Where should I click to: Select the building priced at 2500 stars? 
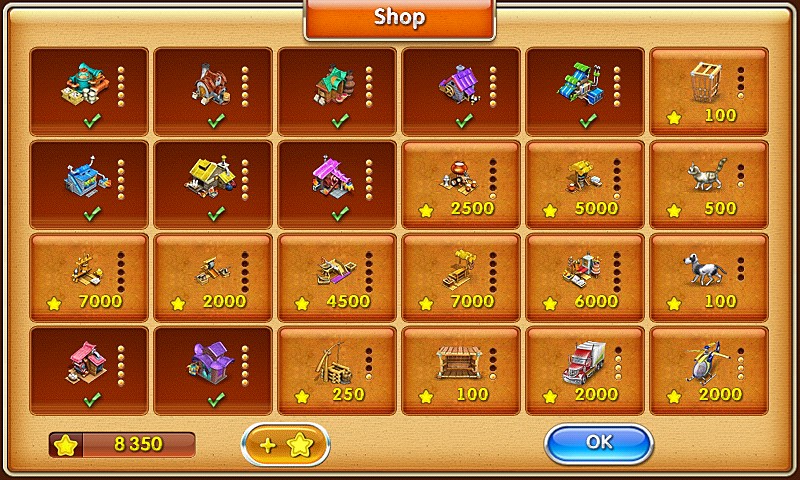tap(460, 184)
